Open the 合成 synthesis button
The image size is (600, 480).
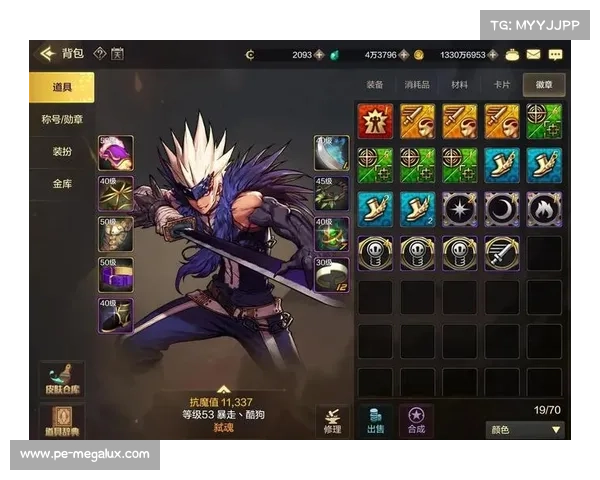[416, 421]
